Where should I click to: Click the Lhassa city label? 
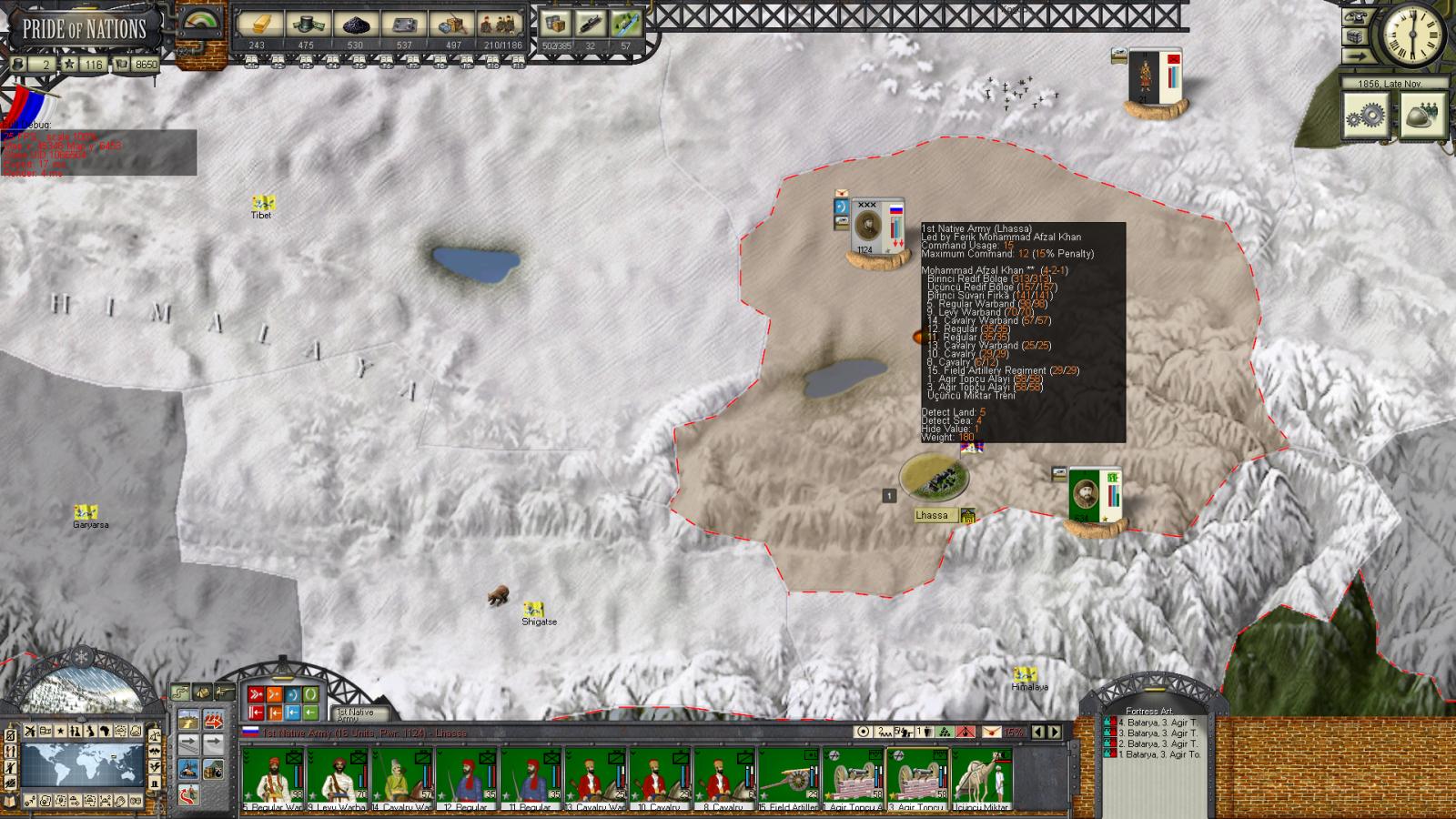point(932,515)
